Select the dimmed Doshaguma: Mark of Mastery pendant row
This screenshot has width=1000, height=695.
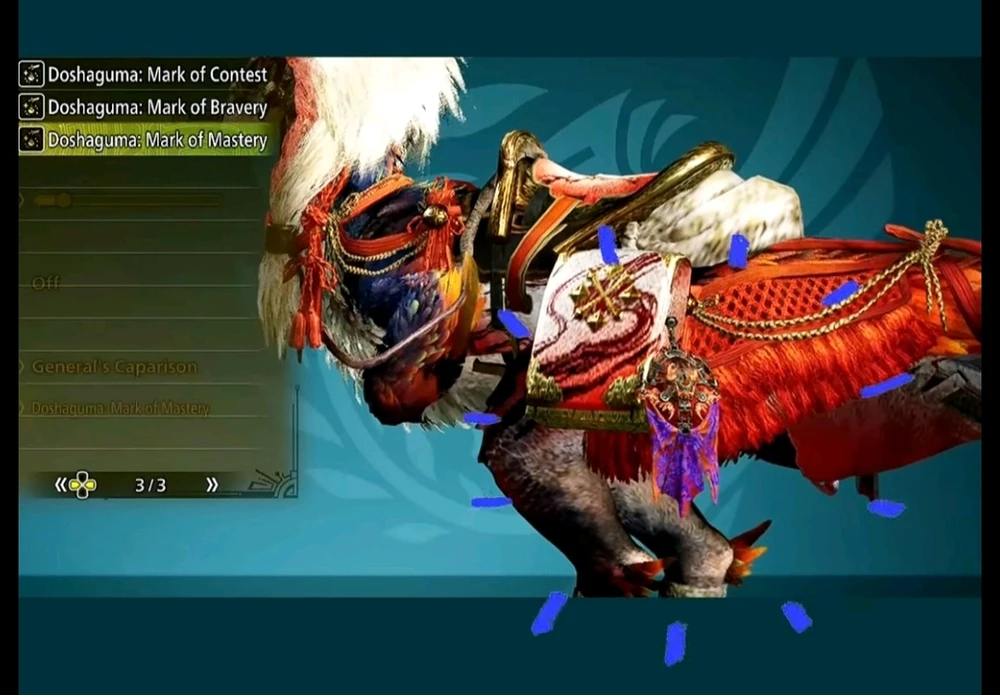coord(120,408)
